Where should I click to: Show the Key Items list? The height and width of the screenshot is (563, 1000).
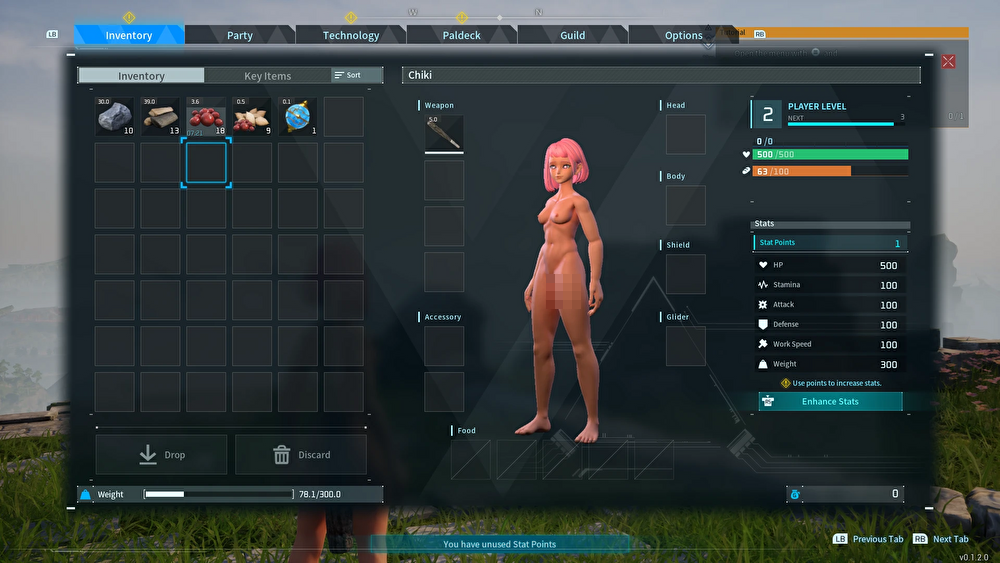(x=268, y=76)
